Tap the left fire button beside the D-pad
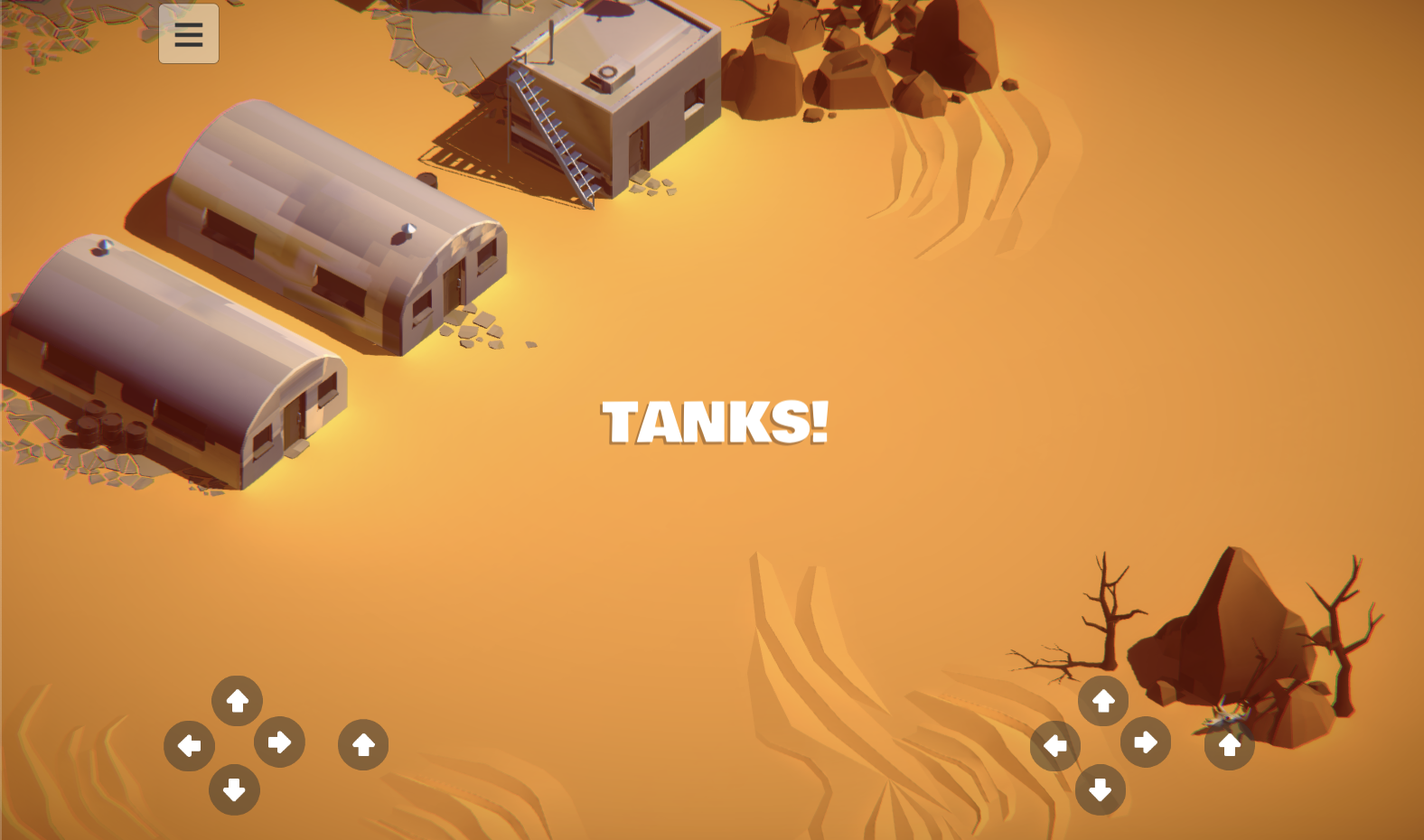Image resolution: width=1424 pixels, height=840 pixels. pos(362,744)
